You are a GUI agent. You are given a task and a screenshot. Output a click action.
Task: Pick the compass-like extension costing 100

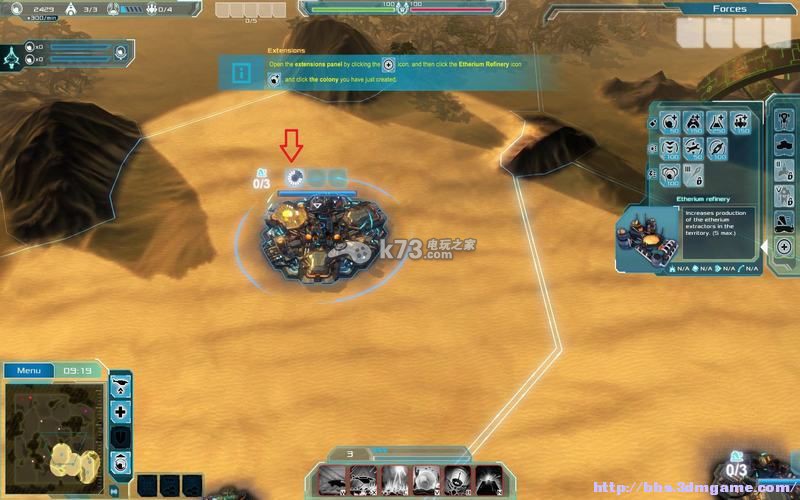coord(717,150)
